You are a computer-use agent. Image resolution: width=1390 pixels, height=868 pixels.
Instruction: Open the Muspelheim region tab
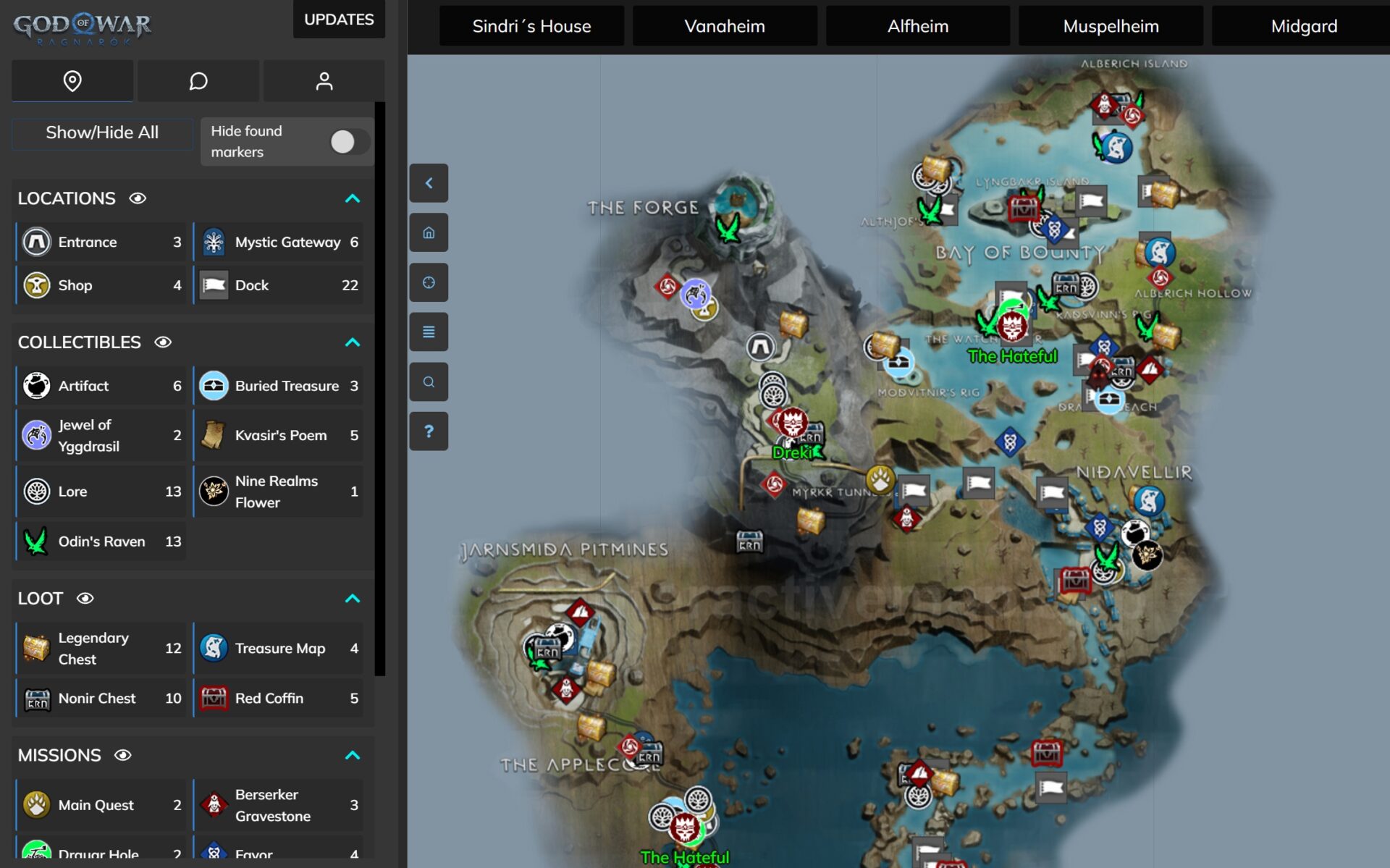click(1111, 25)
